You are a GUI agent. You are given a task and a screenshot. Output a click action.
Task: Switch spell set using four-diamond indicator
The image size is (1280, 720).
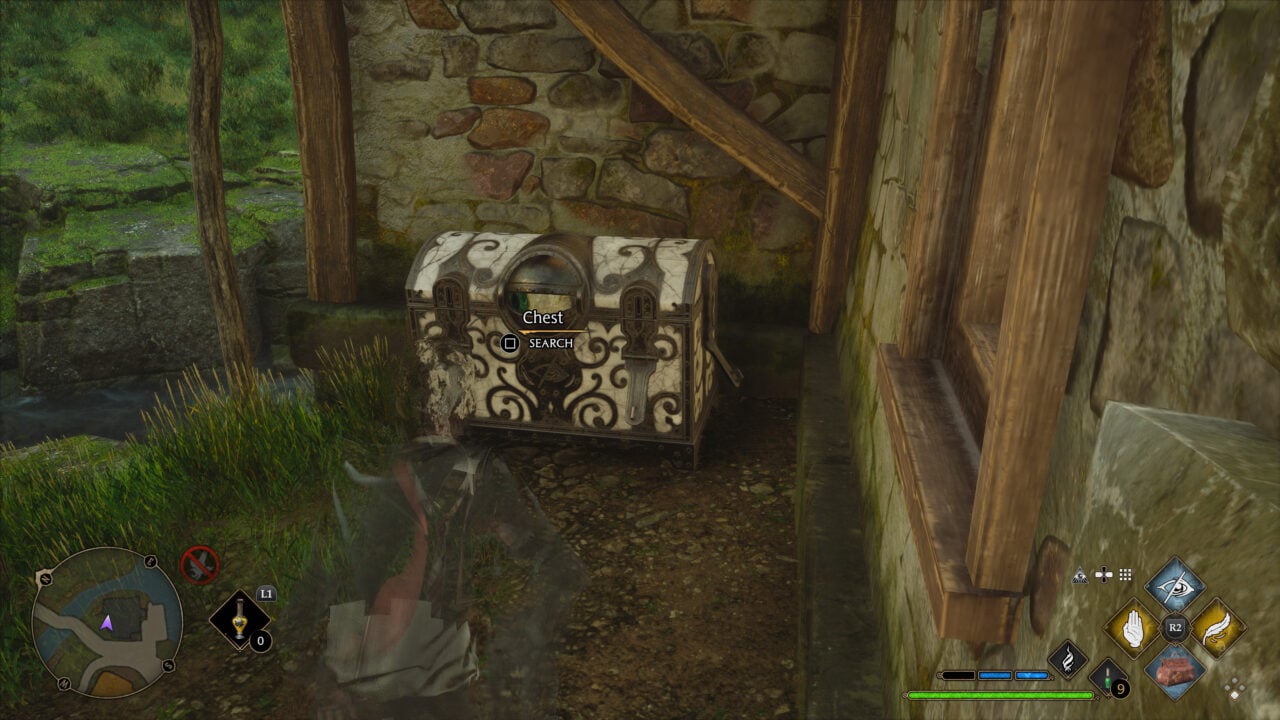(1235, 688)
